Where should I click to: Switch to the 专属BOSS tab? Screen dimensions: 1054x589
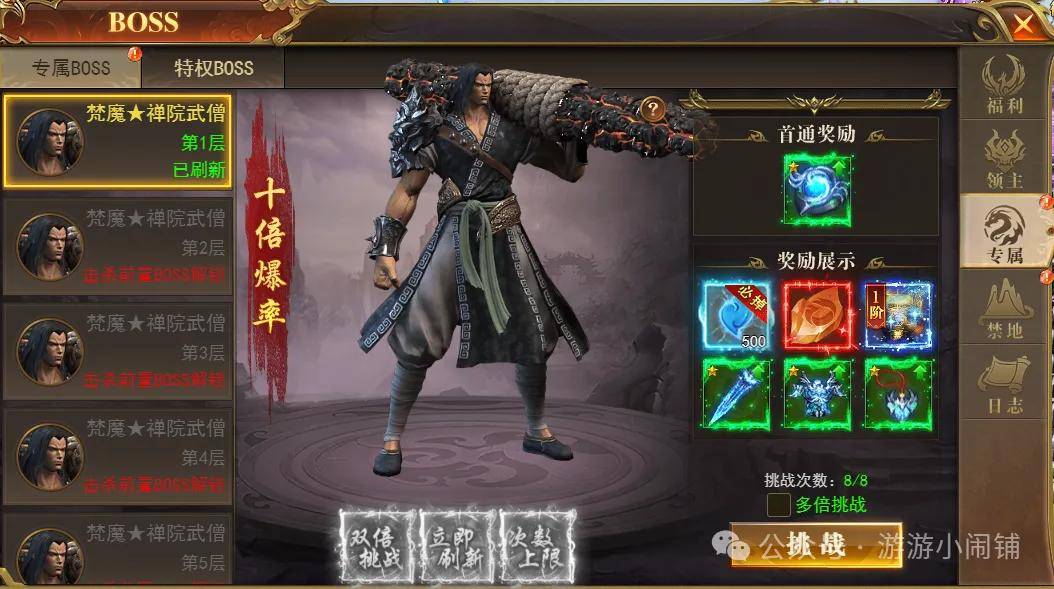[70, 69]
